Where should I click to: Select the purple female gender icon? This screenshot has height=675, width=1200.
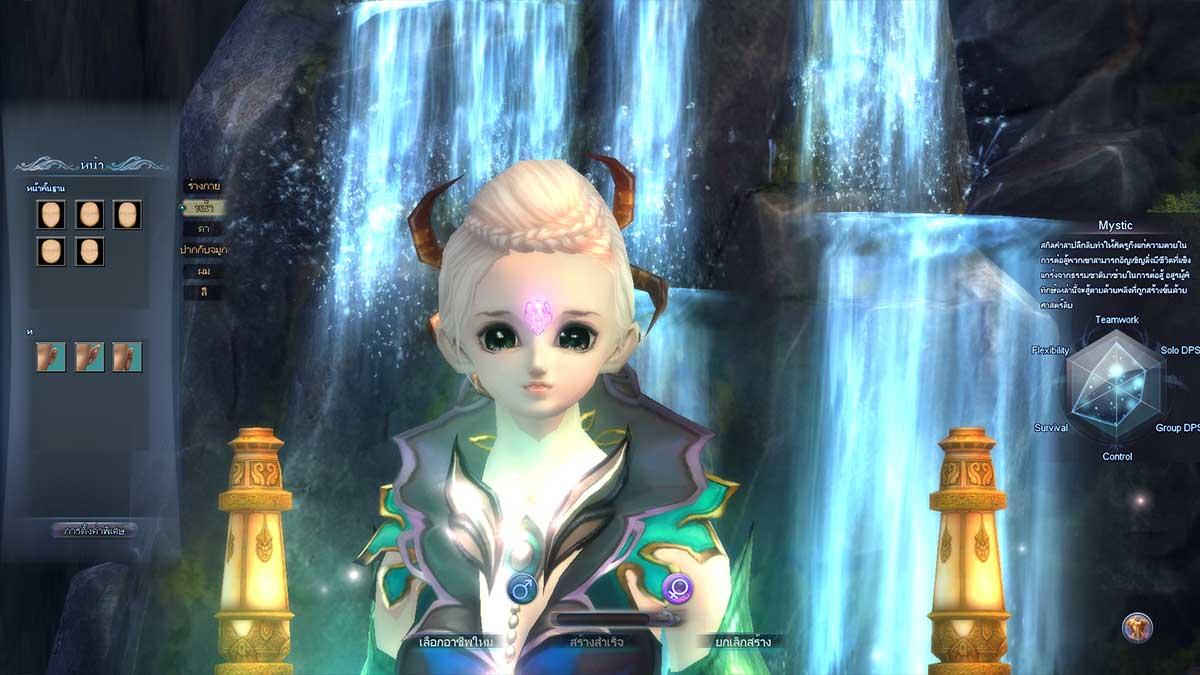[x=676, y=587]
